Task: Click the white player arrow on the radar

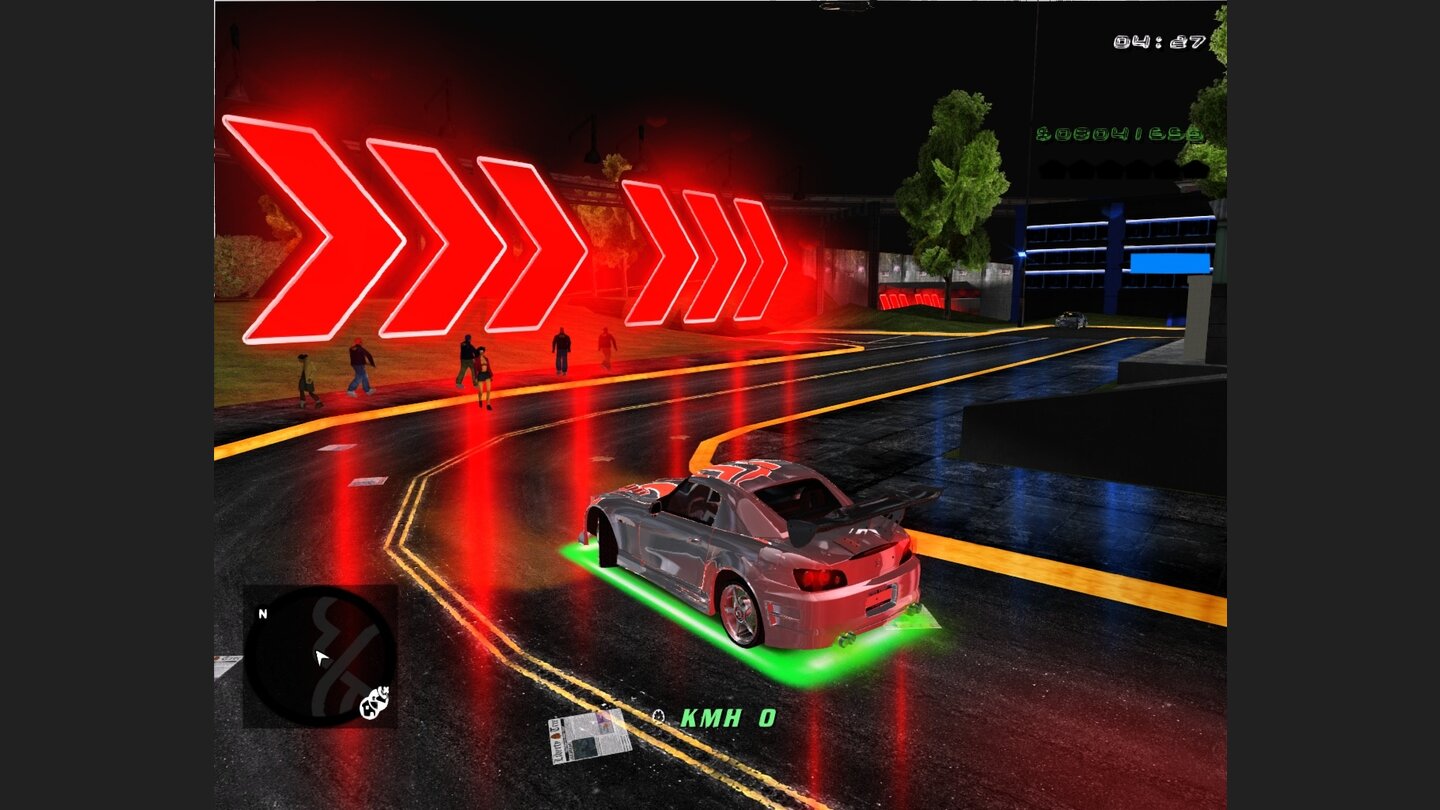Action: pos(320,658)
